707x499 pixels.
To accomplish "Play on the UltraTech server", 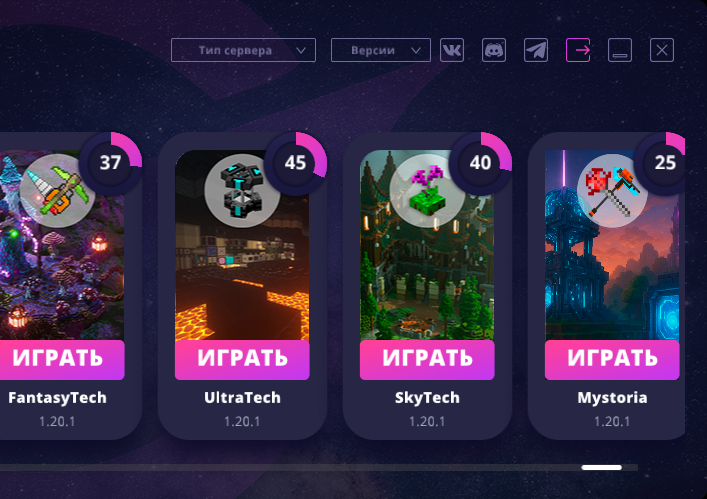I will coord(242,359).
